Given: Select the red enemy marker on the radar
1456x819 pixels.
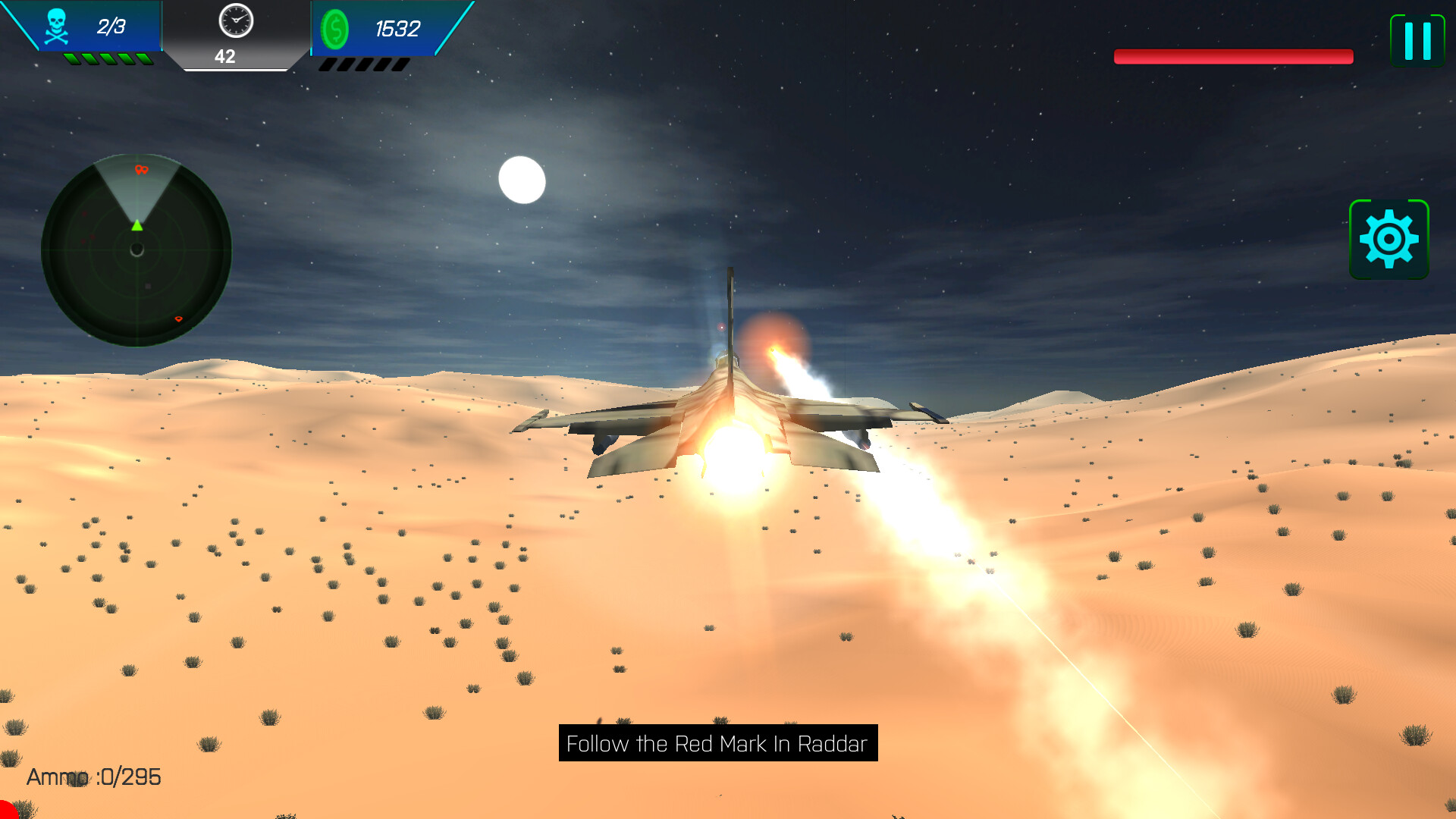Looking at the screenshot, I should coord(140,170).
